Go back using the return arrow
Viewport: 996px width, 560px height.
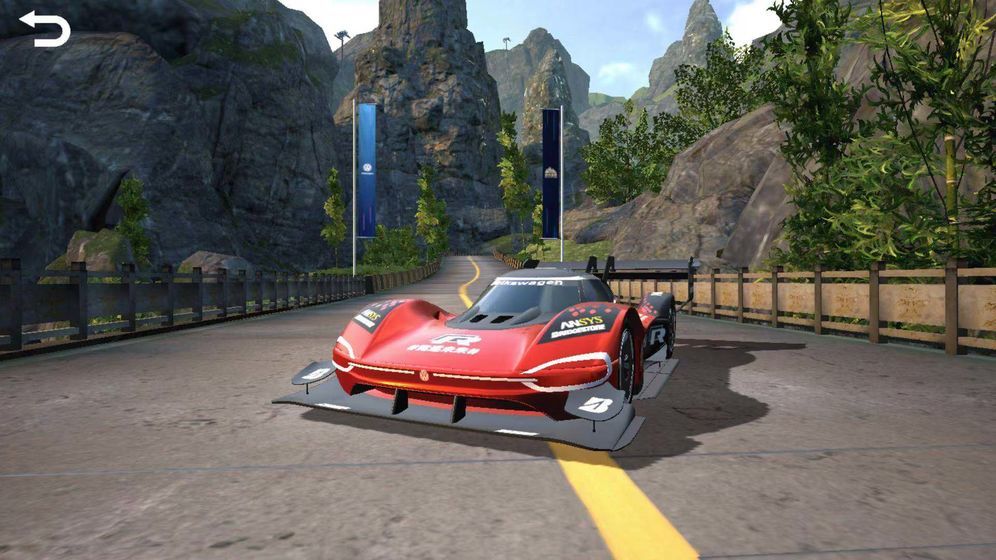[x=44, y=29]
